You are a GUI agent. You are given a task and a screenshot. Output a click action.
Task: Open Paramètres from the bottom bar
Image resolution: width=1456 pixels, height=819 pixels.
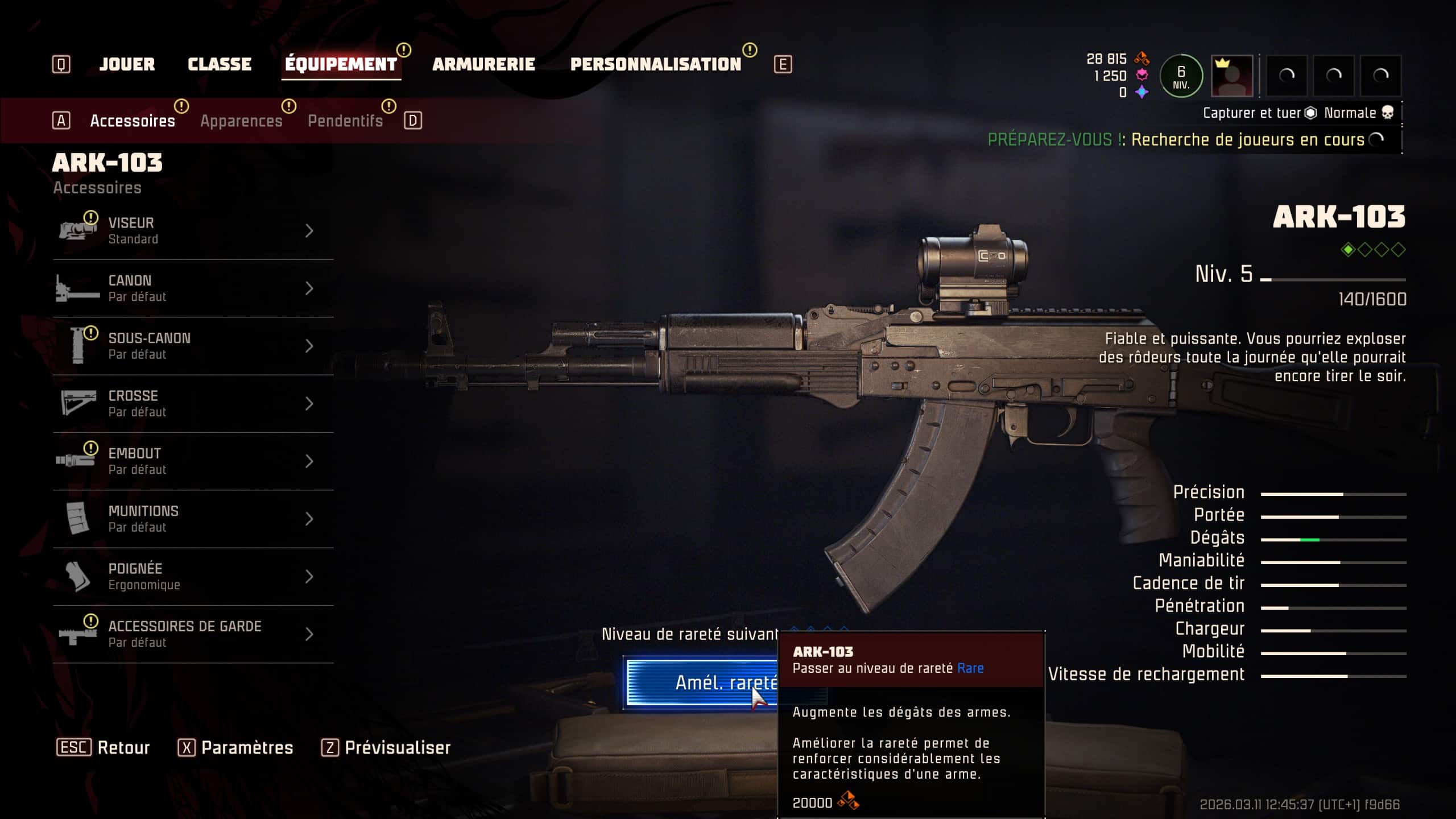tap(235, 747)
